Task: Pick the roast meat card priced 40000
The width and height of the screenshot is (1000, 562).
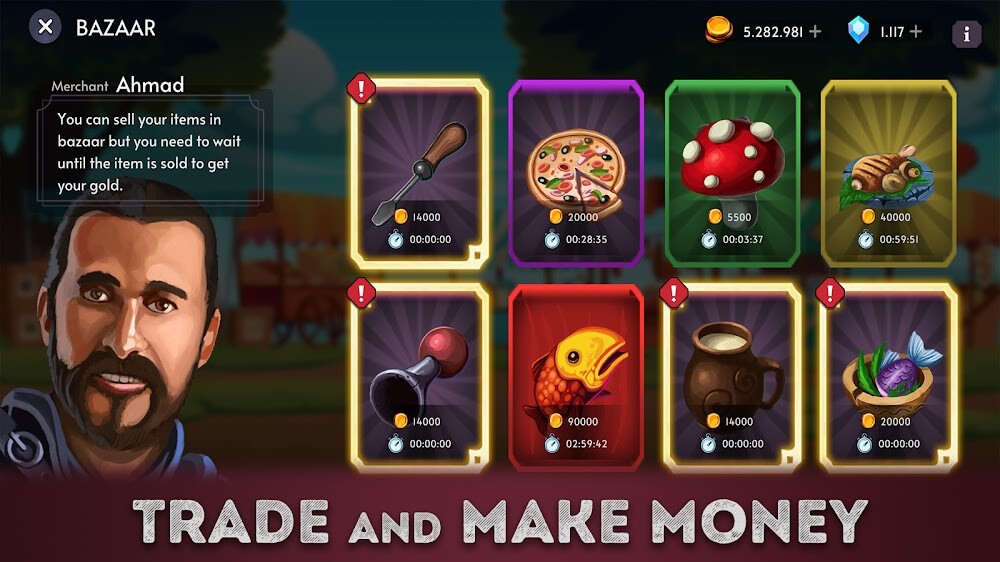Action: point(888,173)
